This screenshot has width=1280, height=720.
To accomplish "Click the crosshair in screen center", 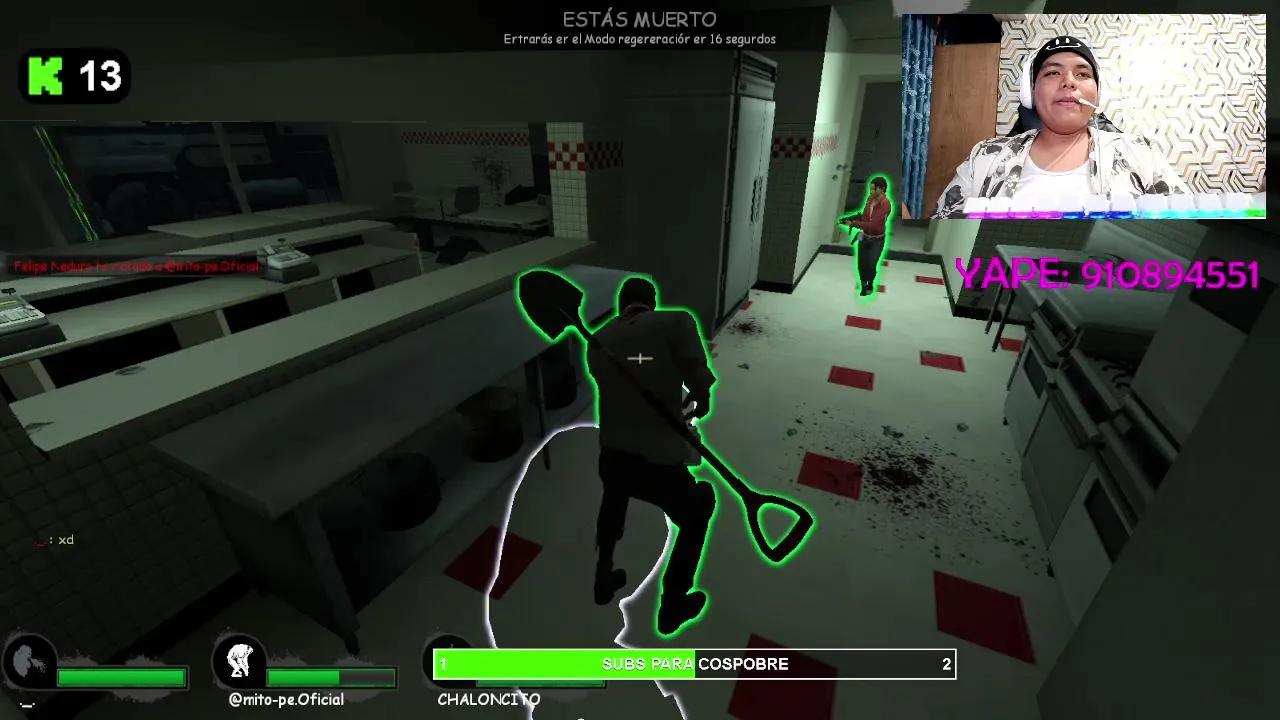I will [640, 357].
